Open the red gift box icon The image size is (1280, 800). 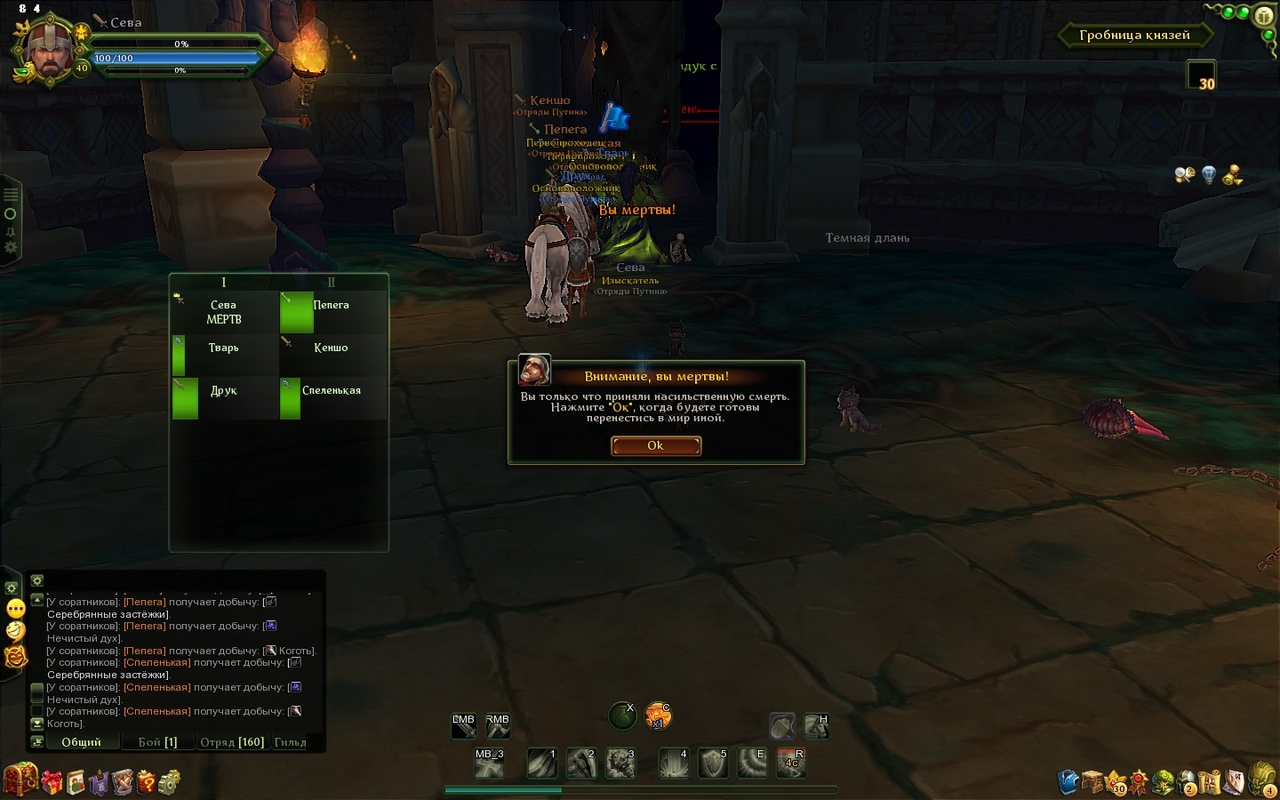tap(51, 782)
